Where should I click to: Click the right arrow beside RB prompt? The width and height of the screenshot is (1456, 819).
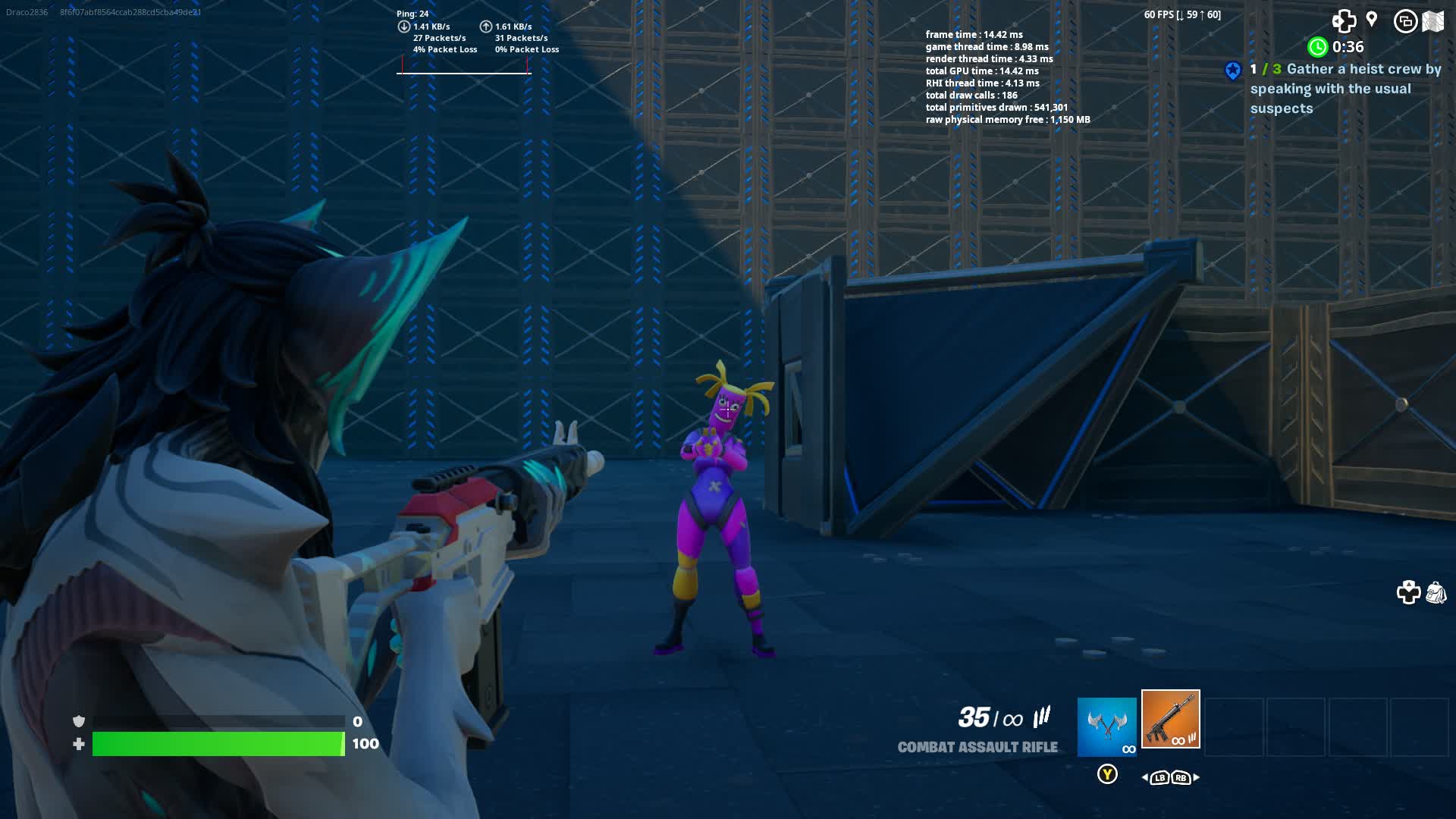(1197, 777)
